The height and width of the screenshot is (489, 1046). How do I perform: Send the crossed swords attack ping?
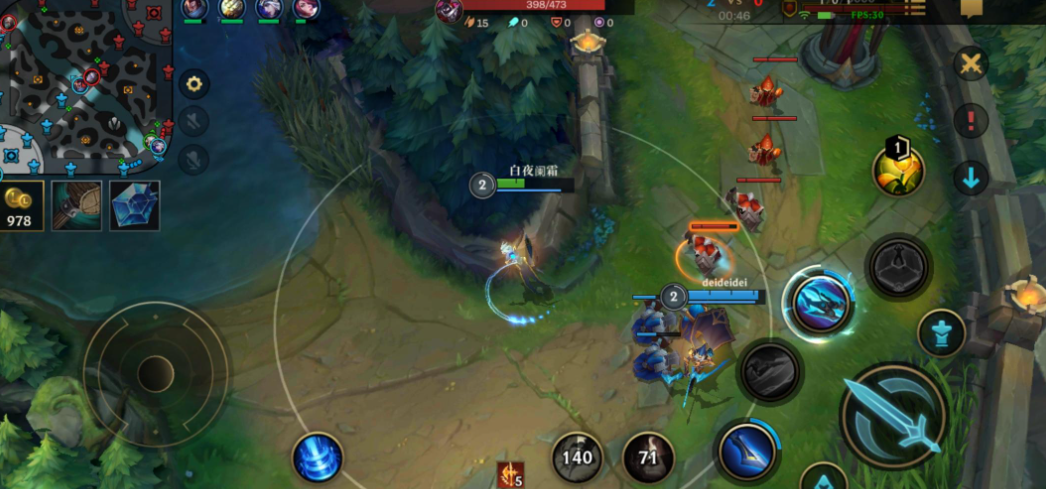point(970,64)
